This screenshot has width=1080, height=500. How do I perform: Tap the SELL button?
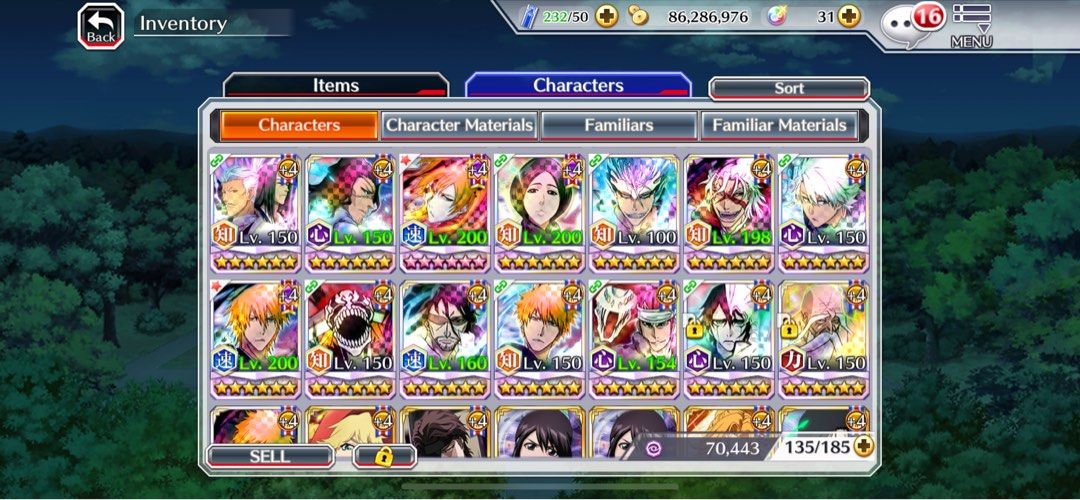click(x=269, y=456)
